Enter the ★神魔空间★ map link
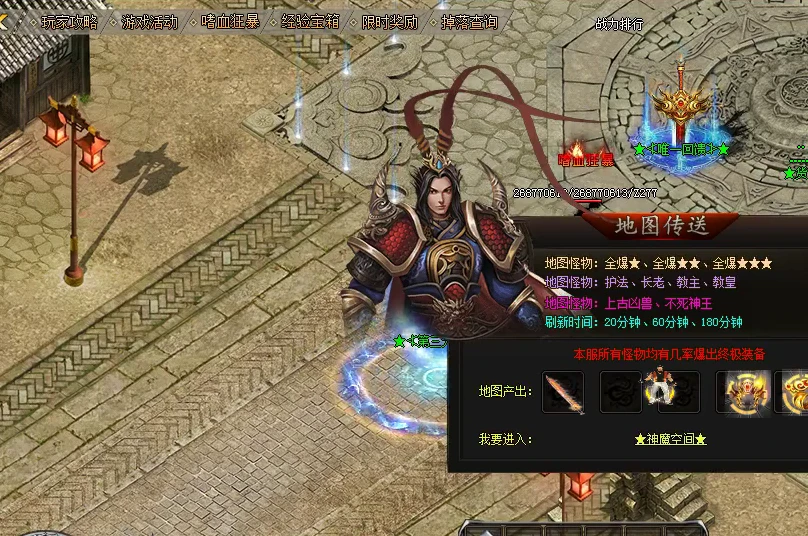Screen dimensions: 808x536 coord(670,439)
